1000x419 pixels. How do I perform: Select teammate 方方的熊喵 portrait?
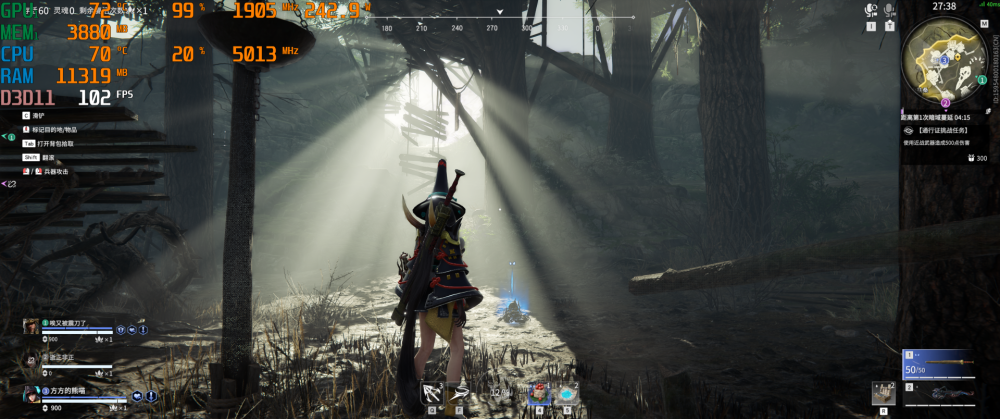[x=31, y=394]
